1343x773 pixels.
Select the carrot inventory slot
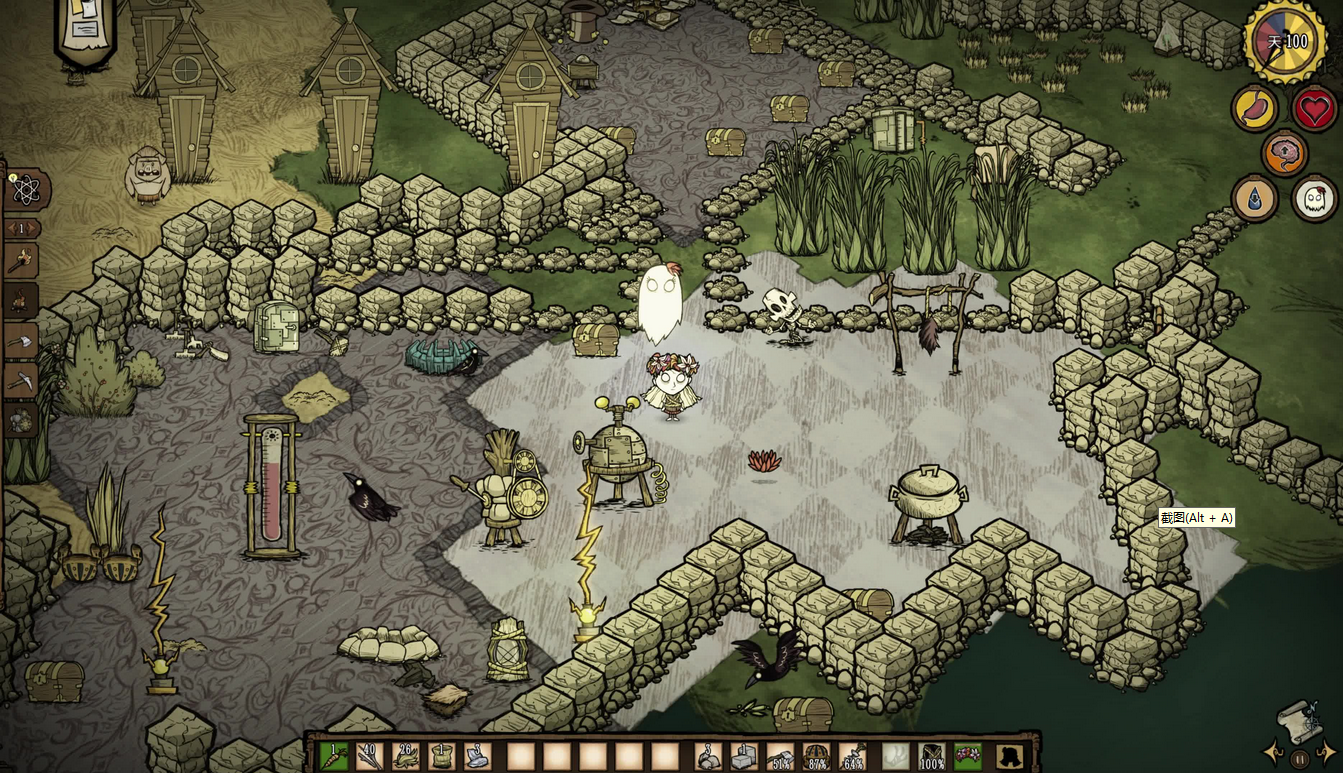point(333,755)
